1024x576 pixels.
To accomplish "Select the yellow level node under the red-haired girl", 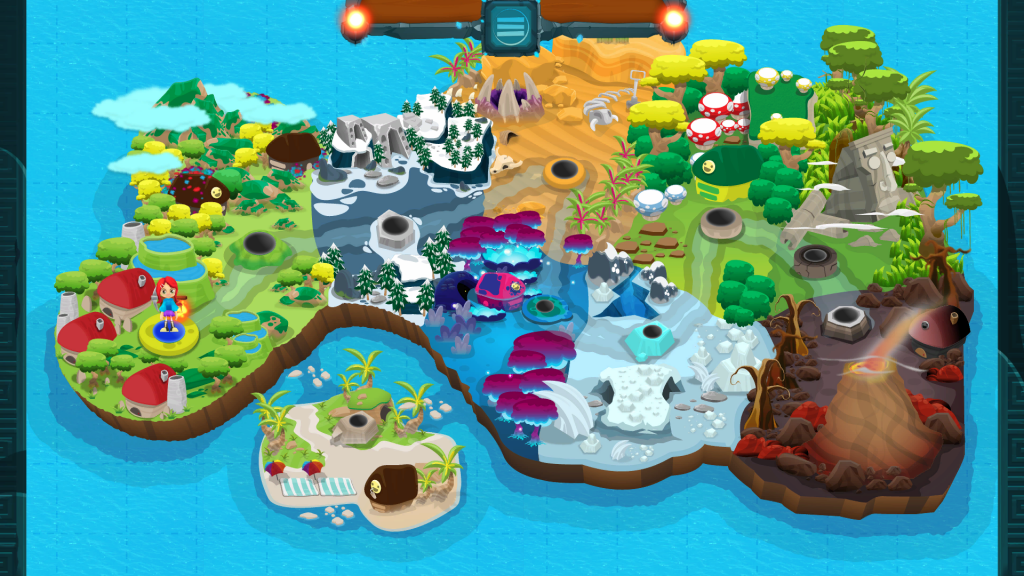I will (x=167, y=335).
